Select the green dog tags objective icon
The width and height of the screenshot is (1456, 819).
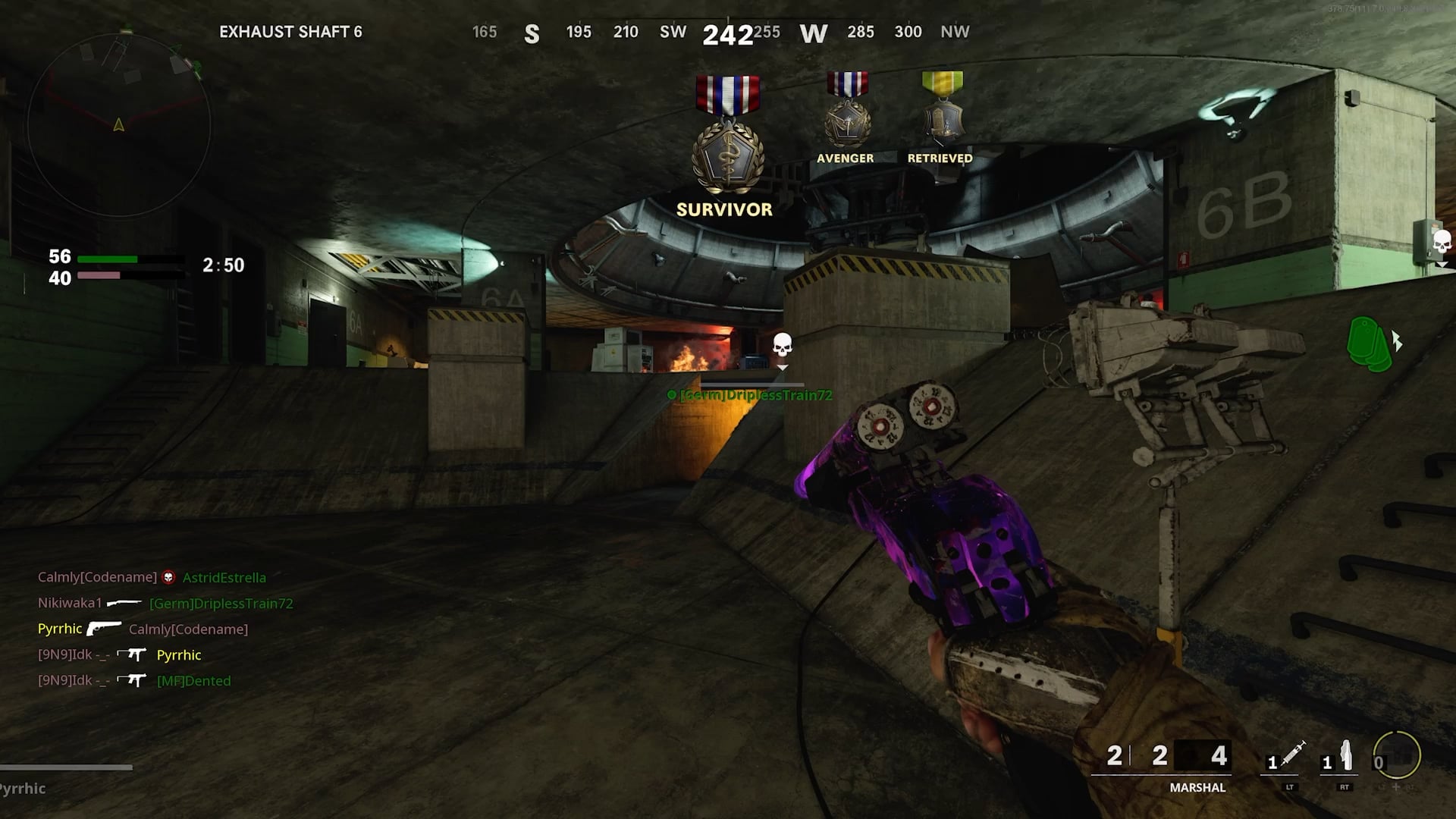[1370, 344]
